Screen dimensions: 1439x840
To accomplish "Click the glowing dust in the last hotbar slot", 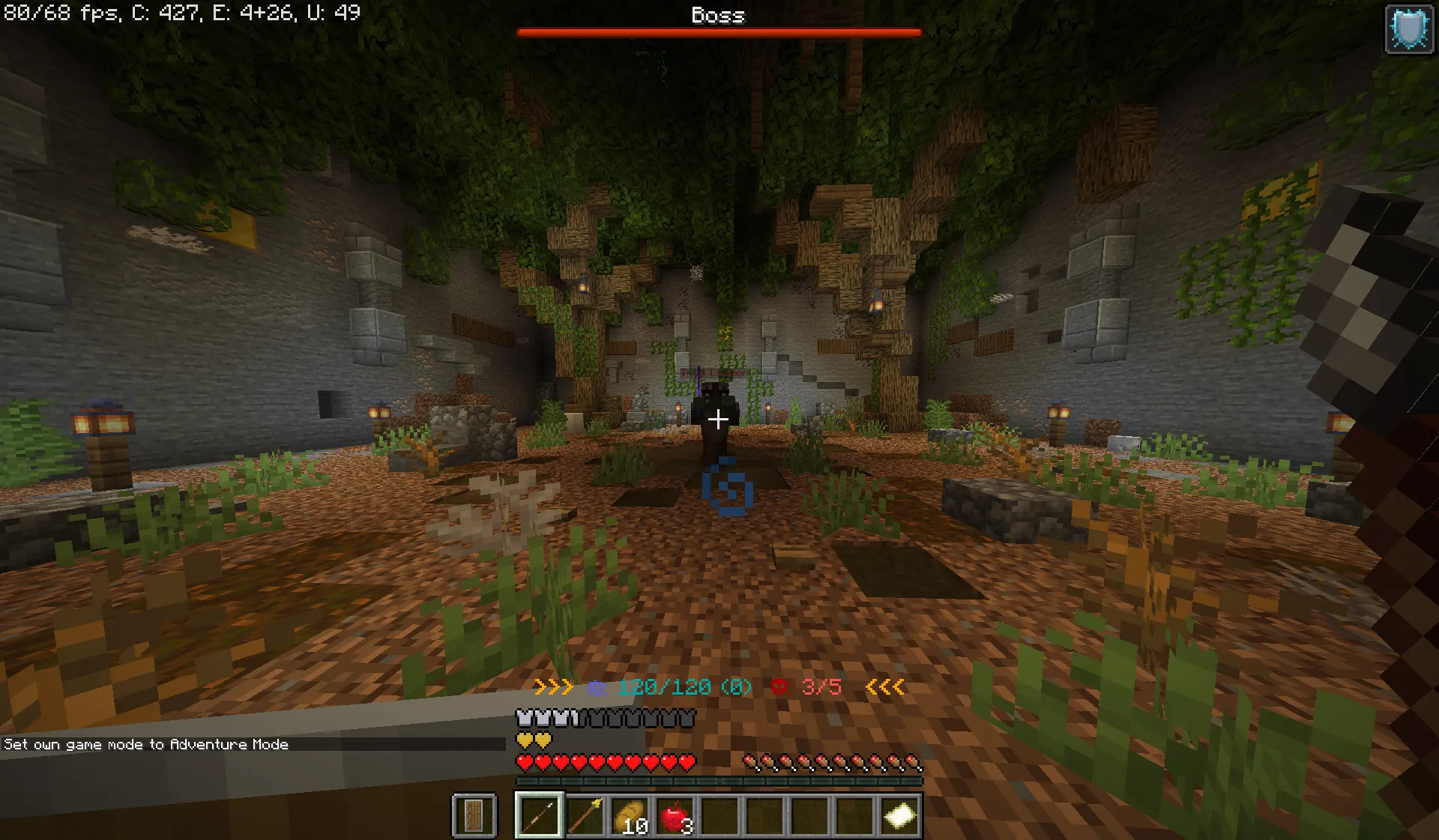I will tap(902, 816).
